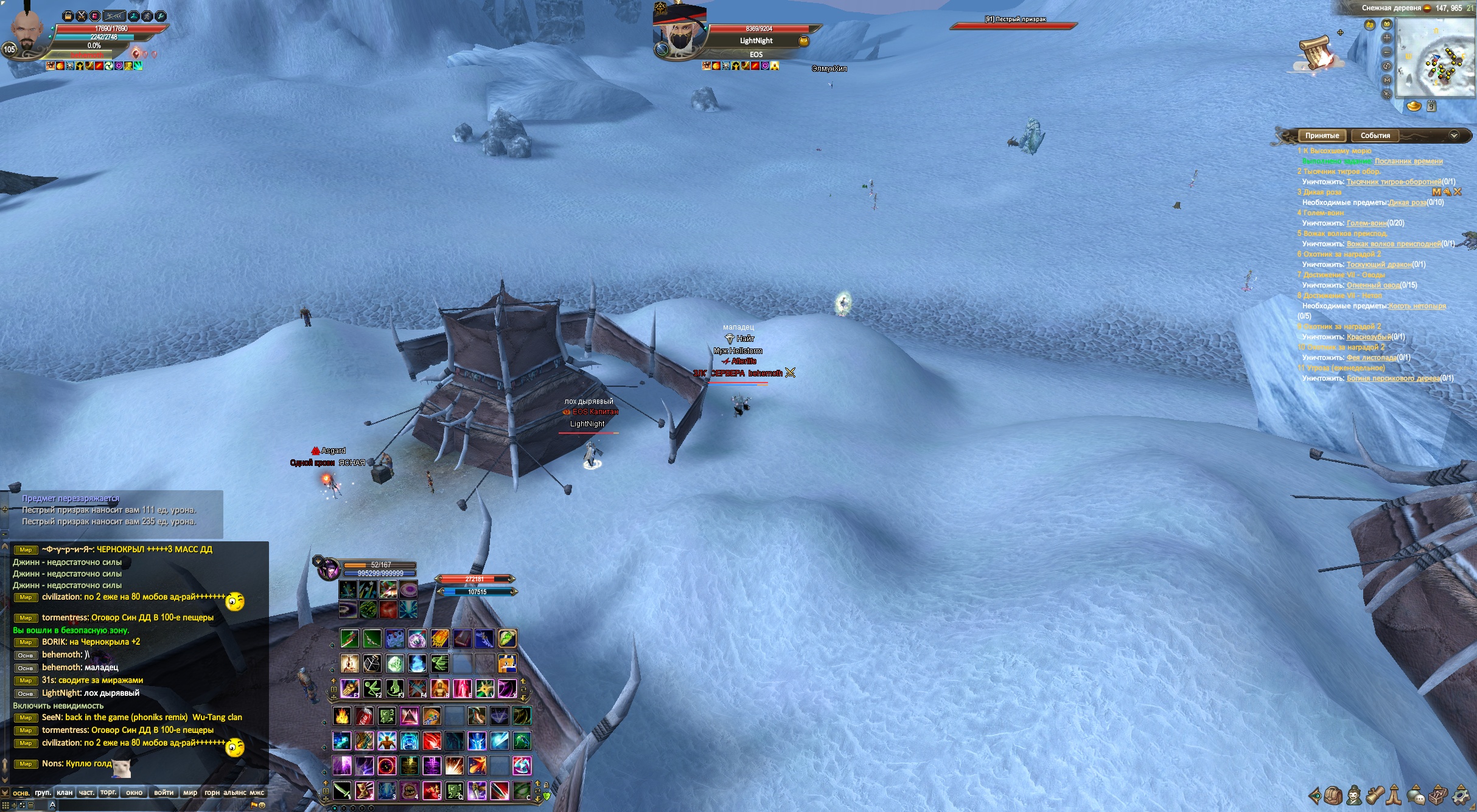The image size is (1477, 812).
Task: Collapse the quest tracker with the arrow button
Action: coord(1454,135)
